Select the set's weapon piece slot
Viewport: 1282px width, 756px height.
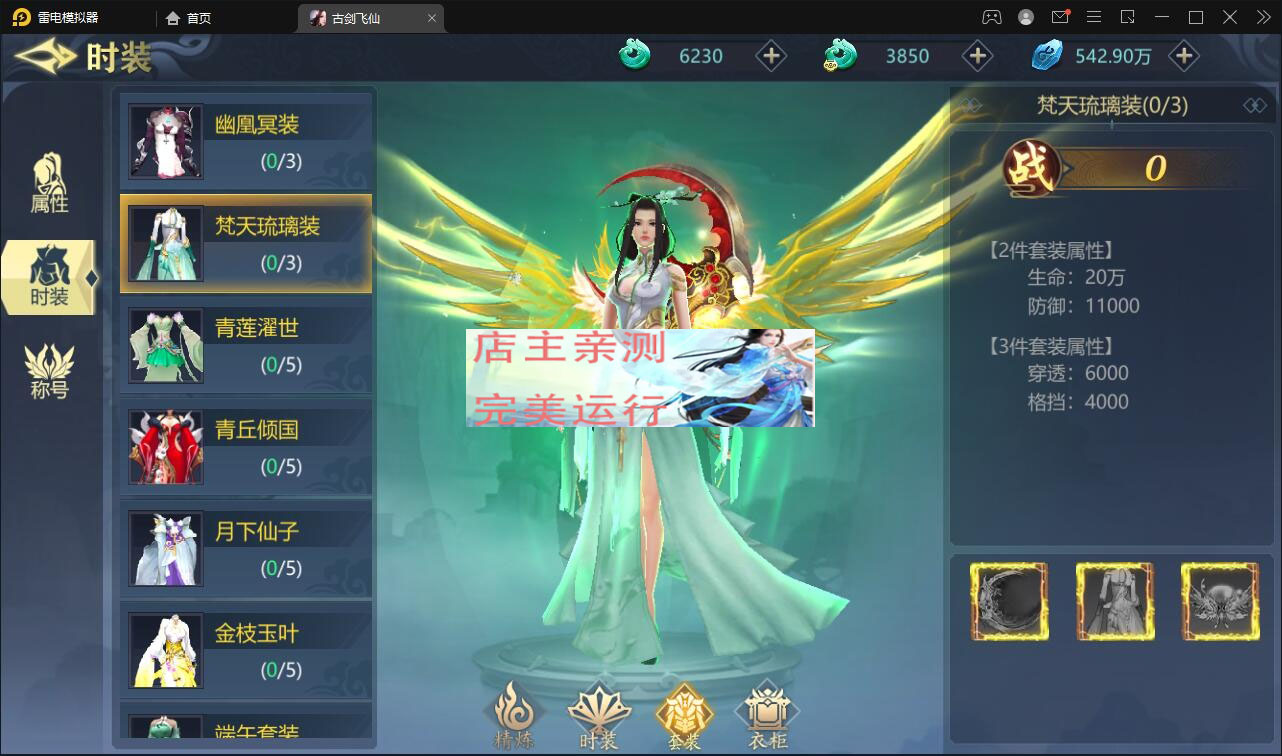tap(1009, 601)
